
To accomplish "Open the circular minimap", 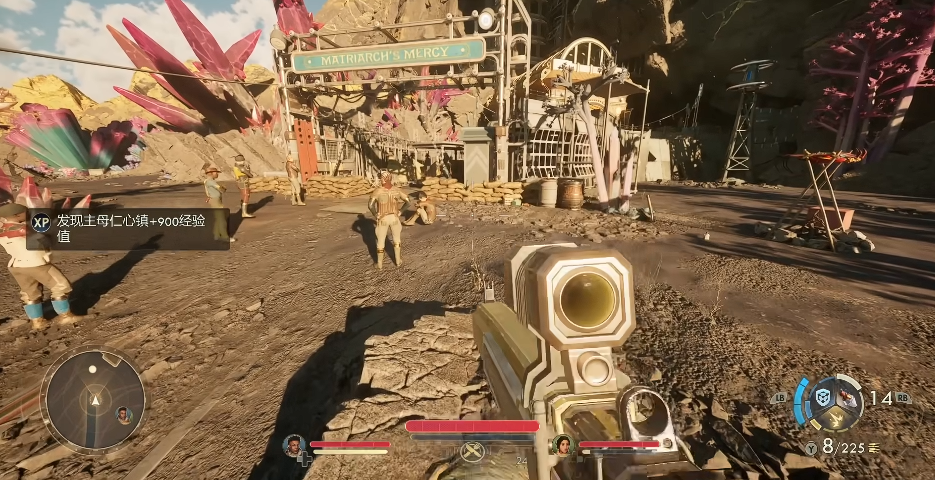I will point(92,401).
